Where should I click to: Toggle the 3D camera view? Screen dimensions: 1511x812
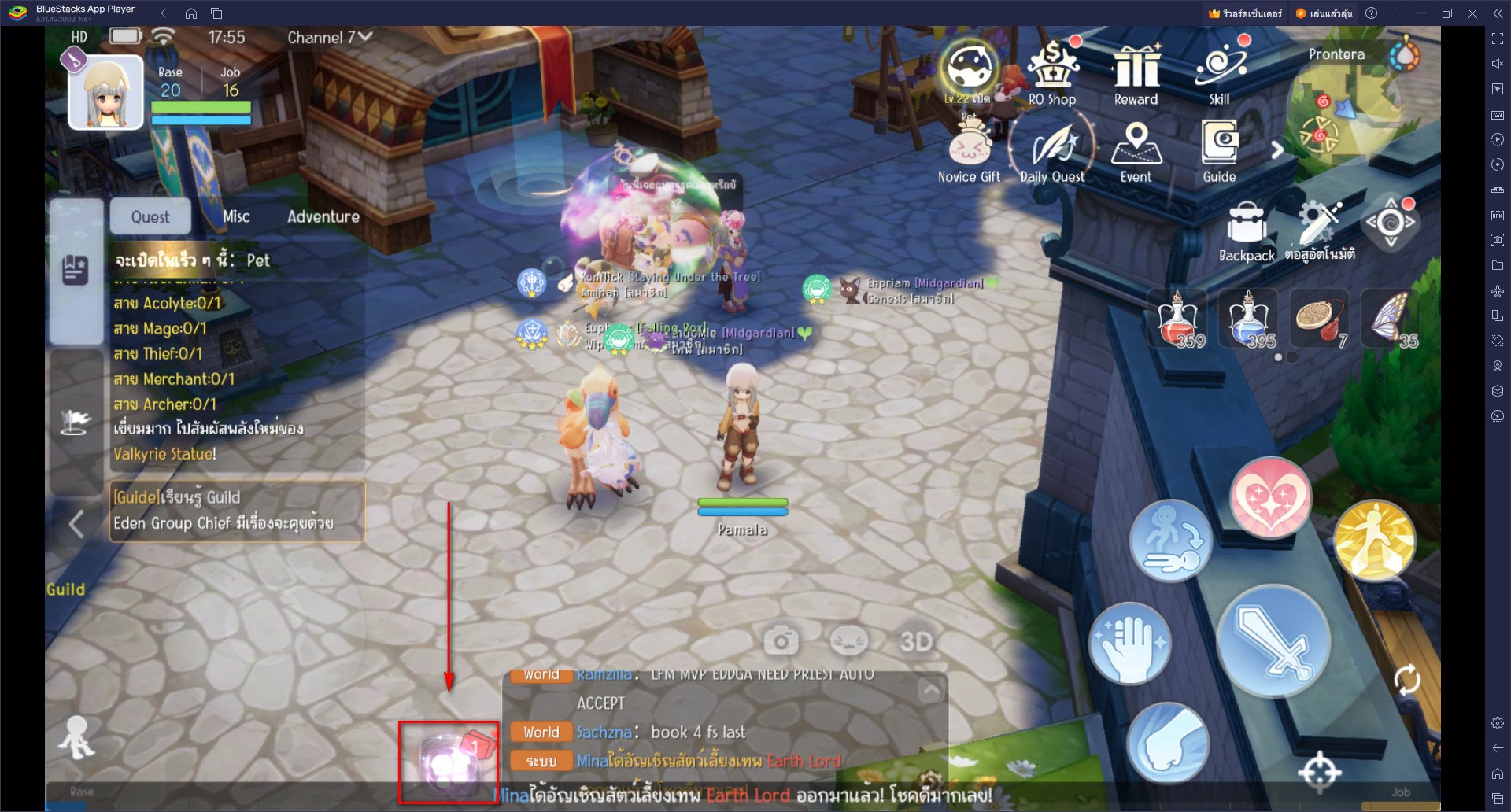click(x=915, y=641)
